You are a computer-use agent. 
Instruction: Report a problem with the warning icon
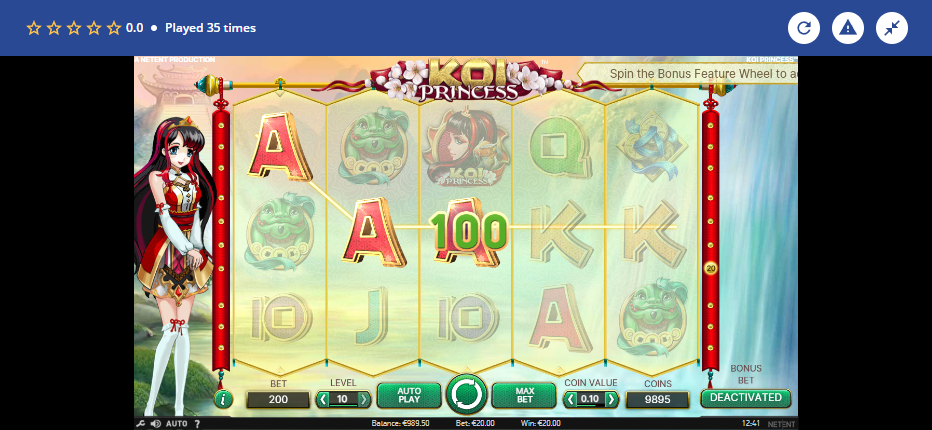click(848, 28)
